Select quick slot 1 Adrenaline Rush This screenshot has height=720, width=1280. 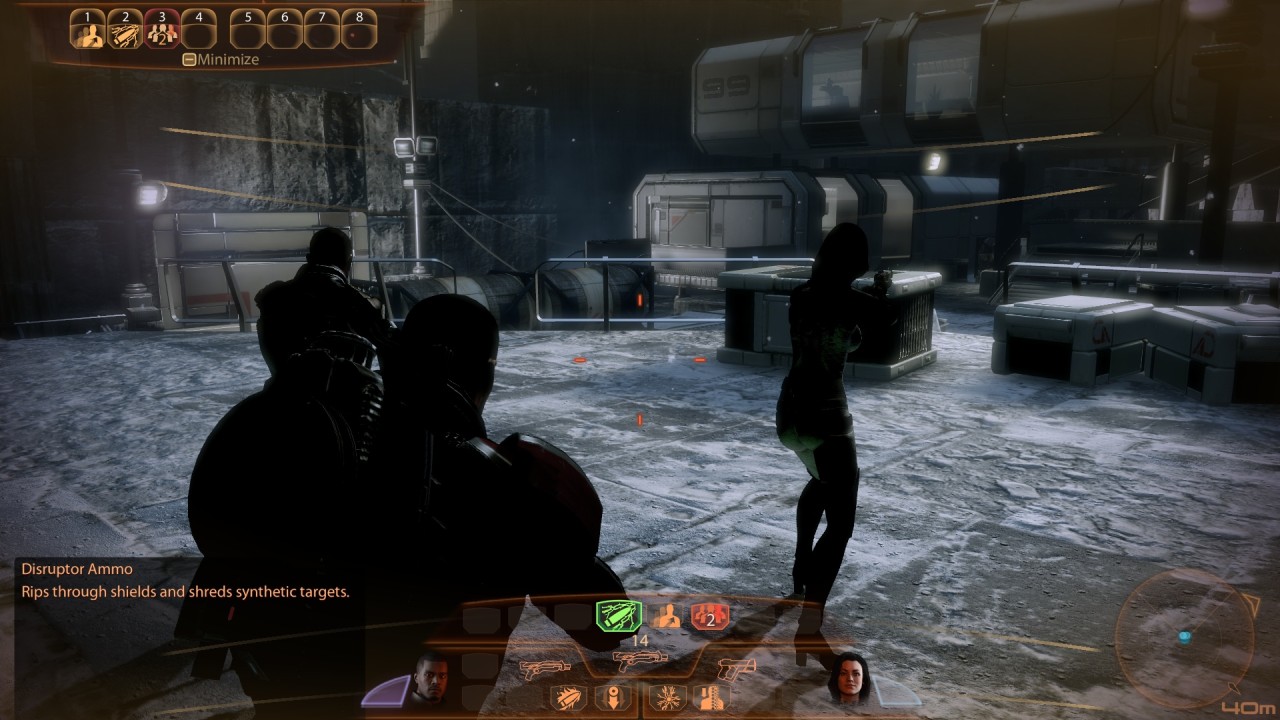pos(88,32)
